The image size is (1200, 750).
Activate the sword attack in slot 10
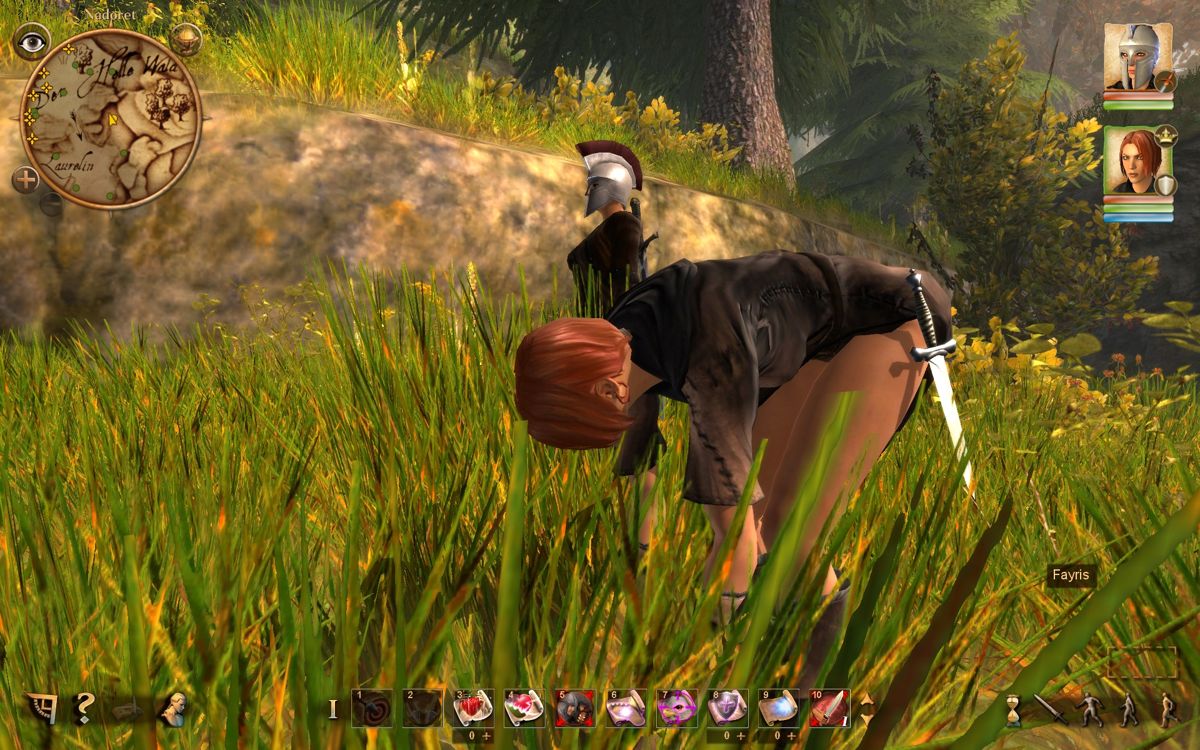(x=829, y=708)
